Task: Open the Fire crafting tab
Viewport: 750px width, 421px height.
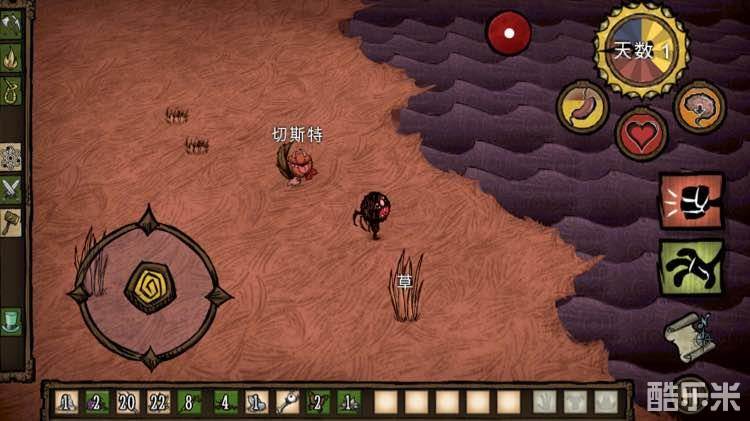Action: click(12, 56)
